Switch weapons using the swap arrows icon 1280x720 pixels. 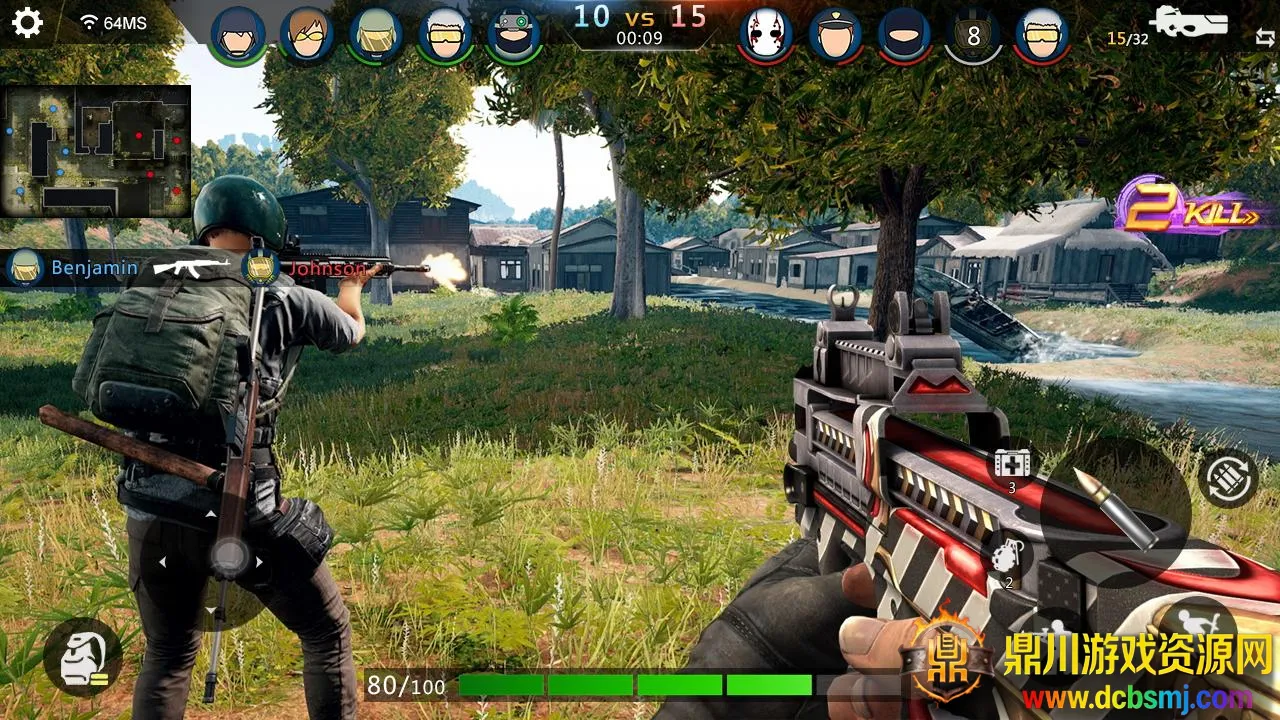click(x=1265, y=38)
